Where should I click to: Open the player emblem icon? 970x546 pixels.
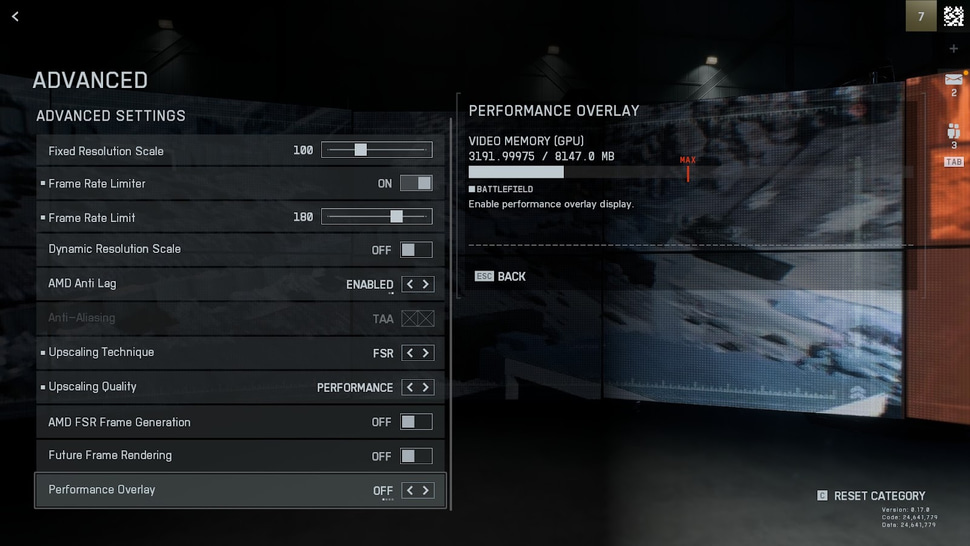(x=953, y=16)
